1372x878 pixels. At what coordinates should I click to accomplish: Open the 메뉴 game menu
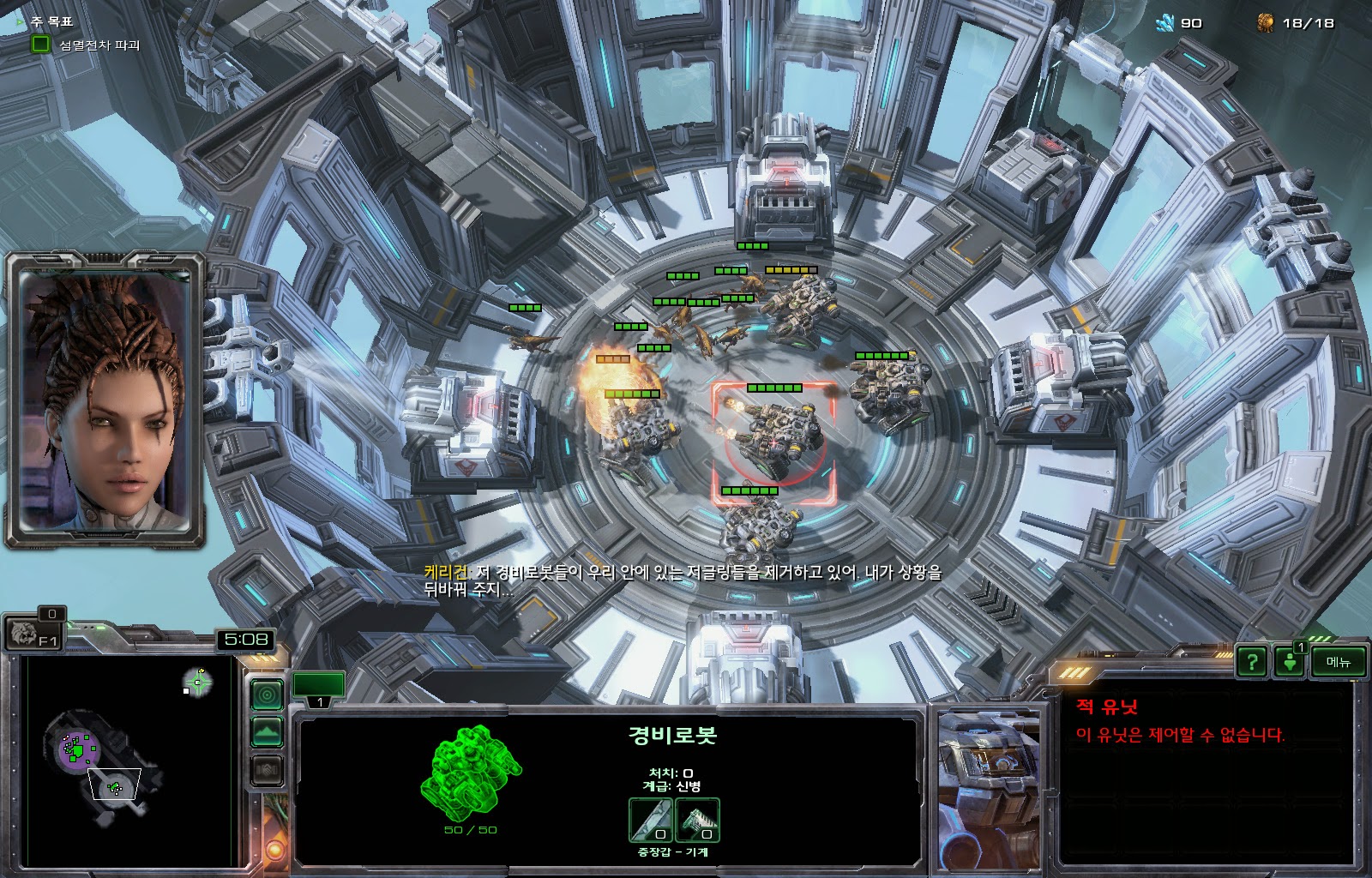tap(1338, 661)
